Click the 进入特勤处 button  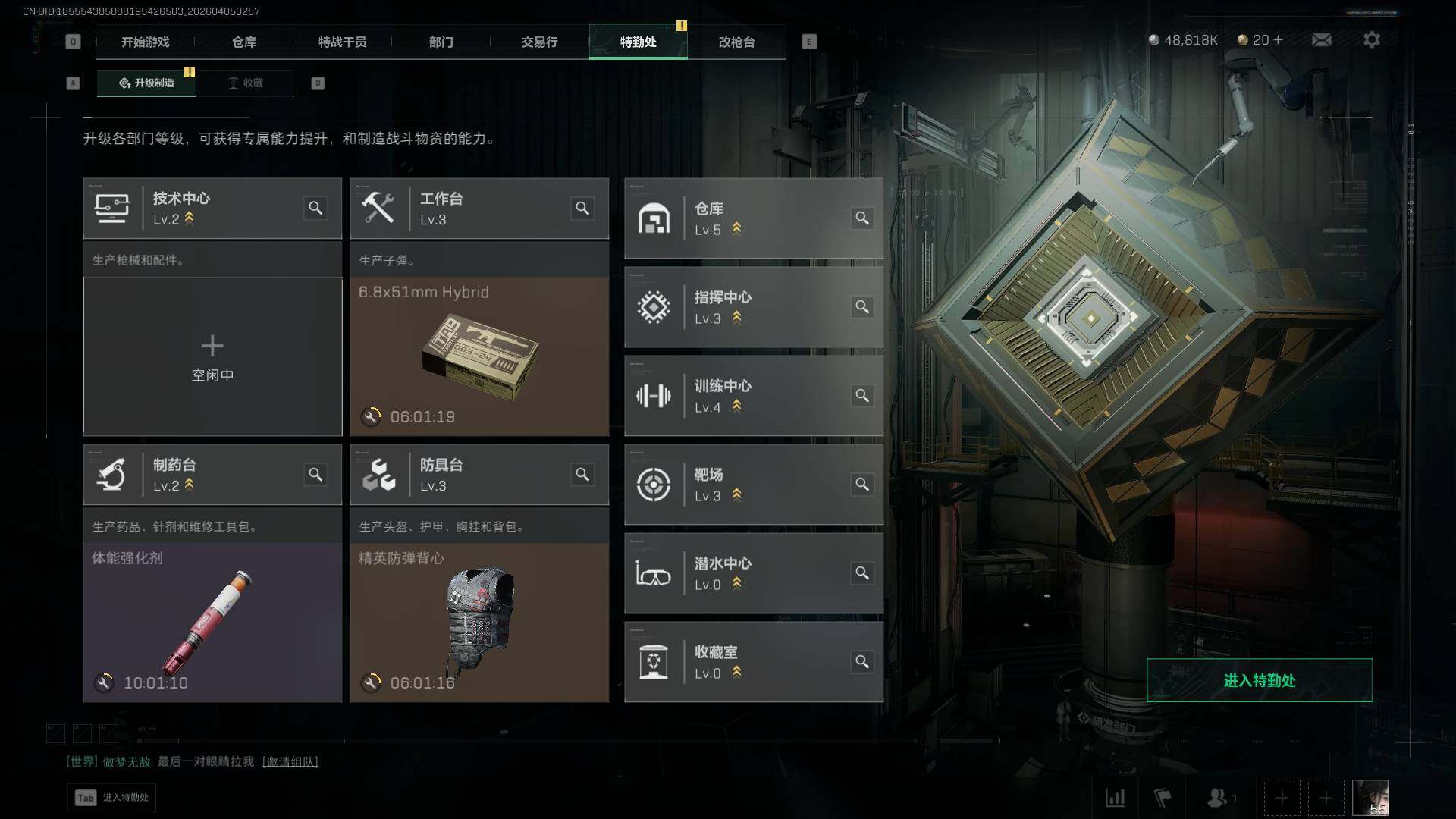[x=1259, y=680]
